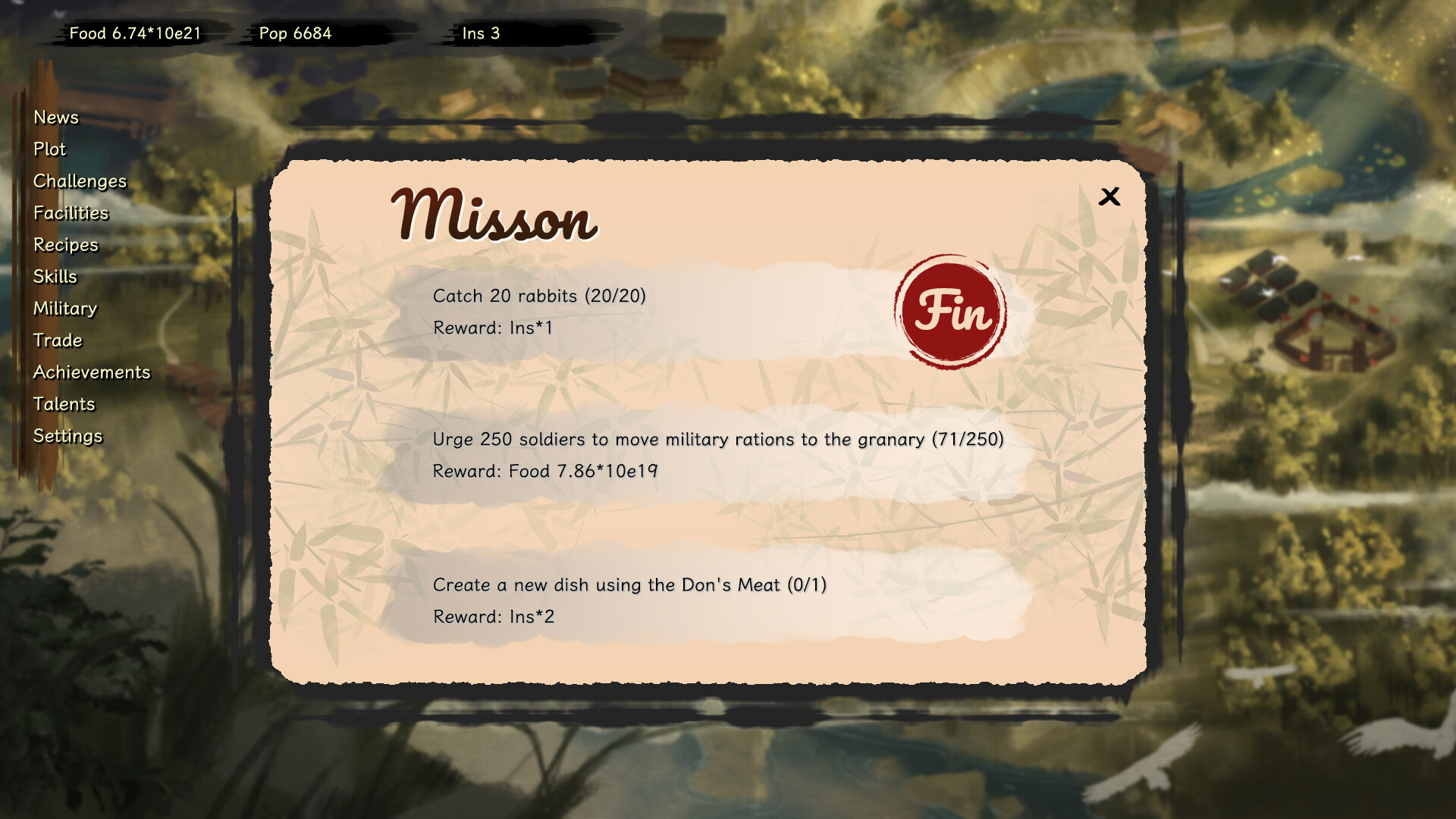Open the Settings panel
The height and width of the screenshot is (819, 1456).
pos(67,436)
